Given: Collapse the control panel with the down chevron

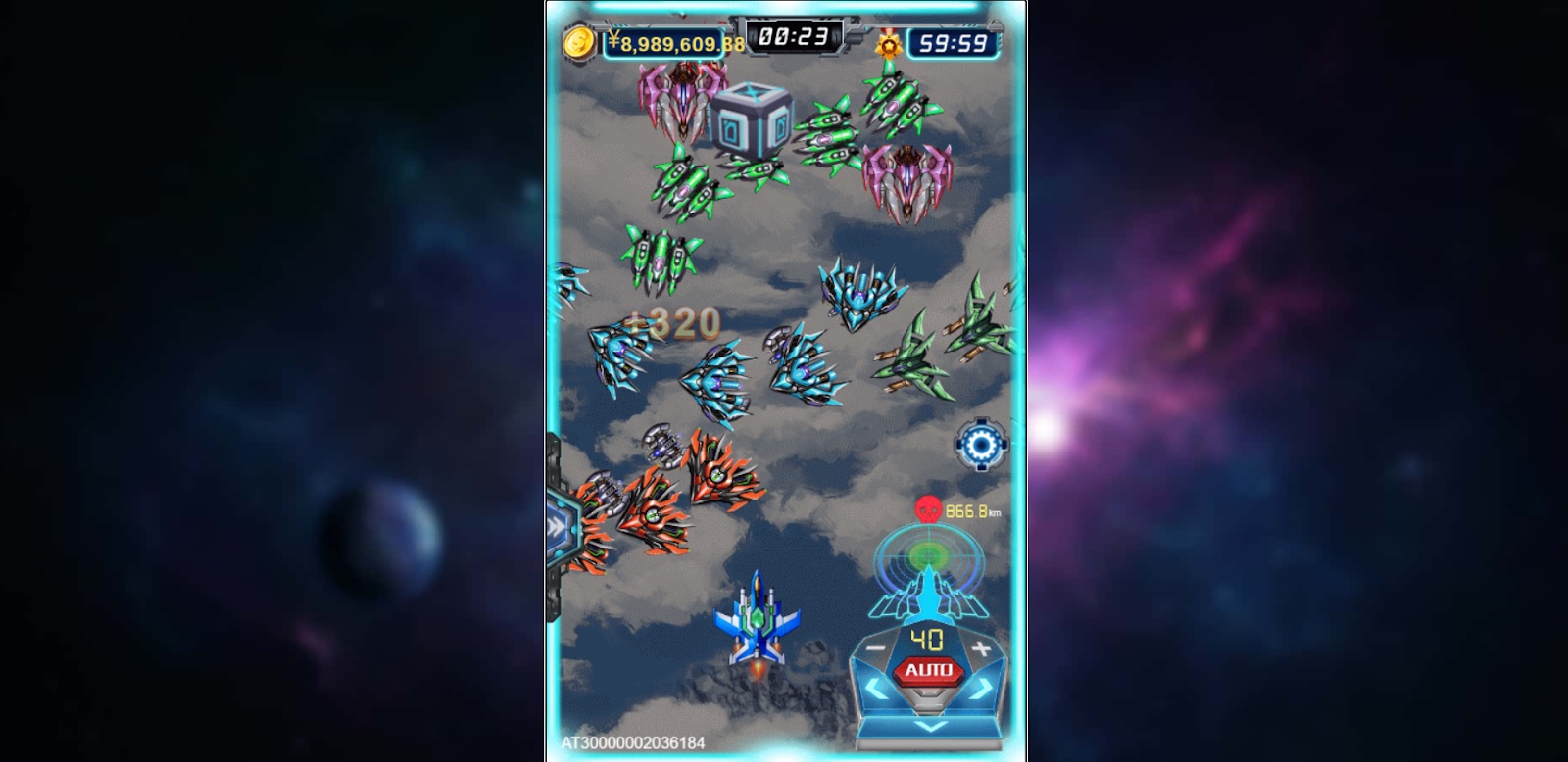Looking at the screenshot, I should tap(928, 727).
